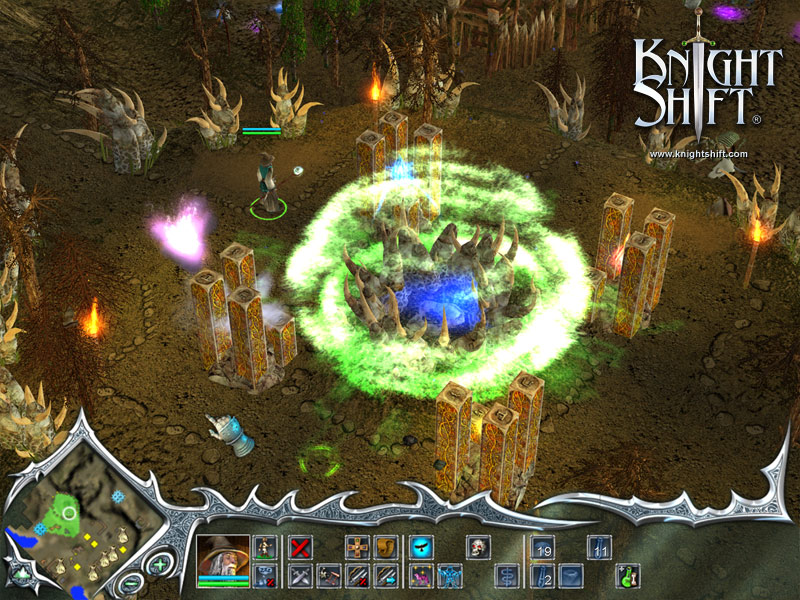
Task: Activate the crossed swords attack command
Action: coord(298,575)
